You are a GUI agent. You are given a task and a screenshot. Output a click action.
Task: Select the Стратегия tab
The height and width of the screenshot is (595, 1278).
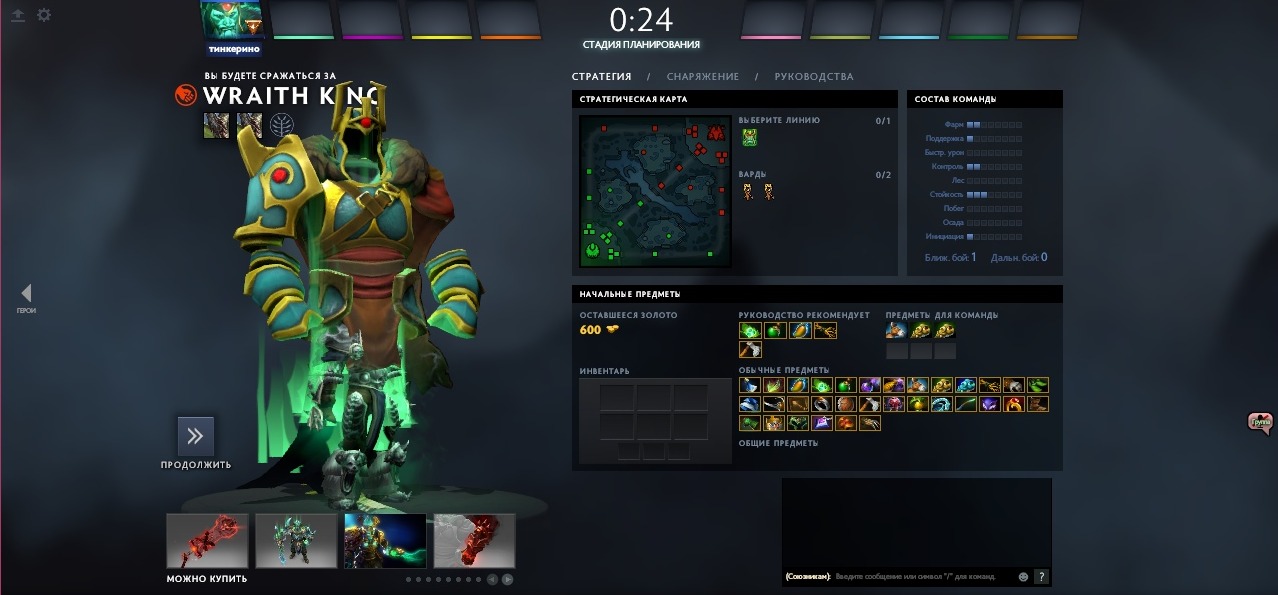[x=601, y=77]
